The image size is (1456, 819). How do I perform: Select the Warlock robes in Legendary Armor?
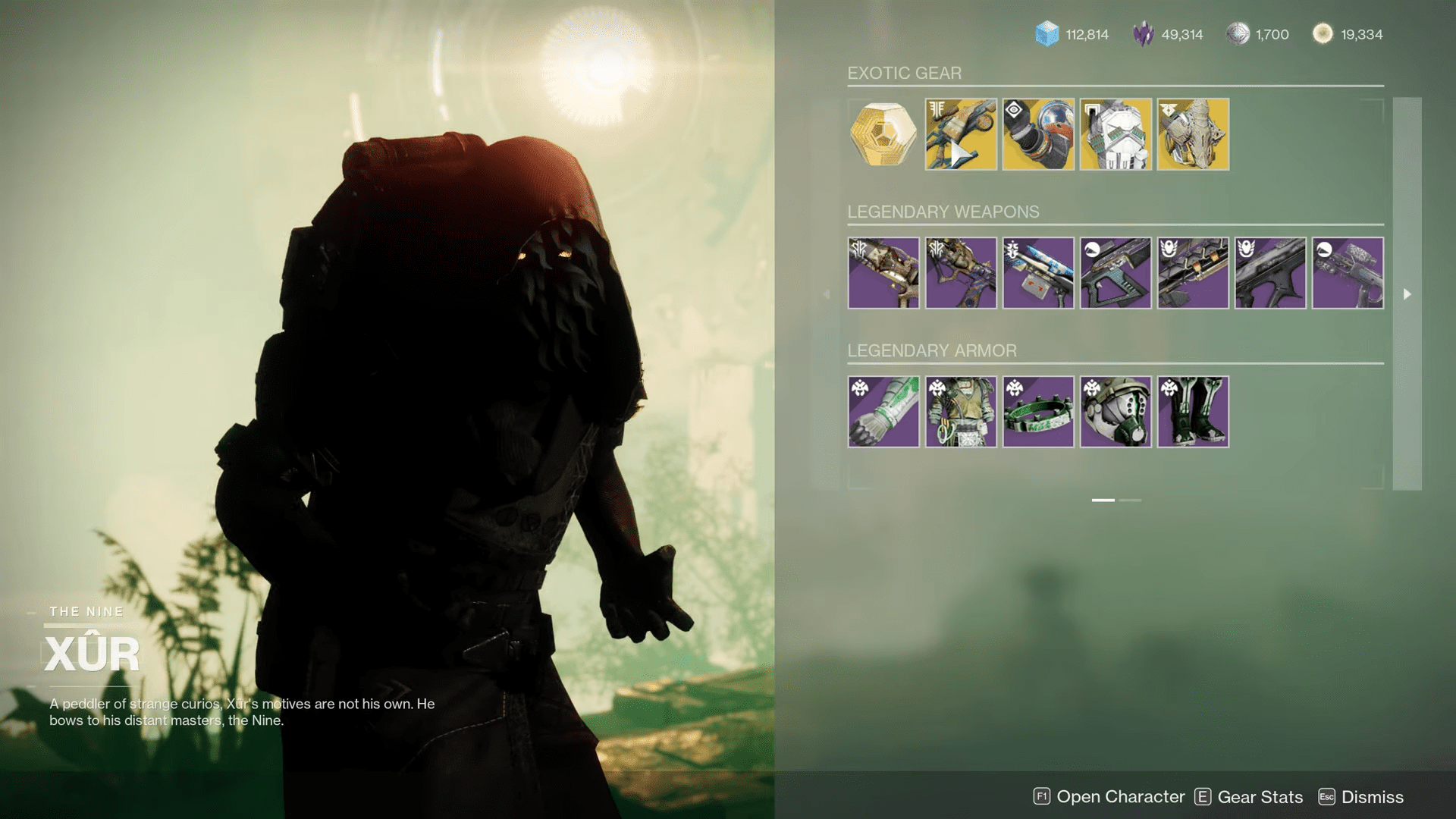960,411
